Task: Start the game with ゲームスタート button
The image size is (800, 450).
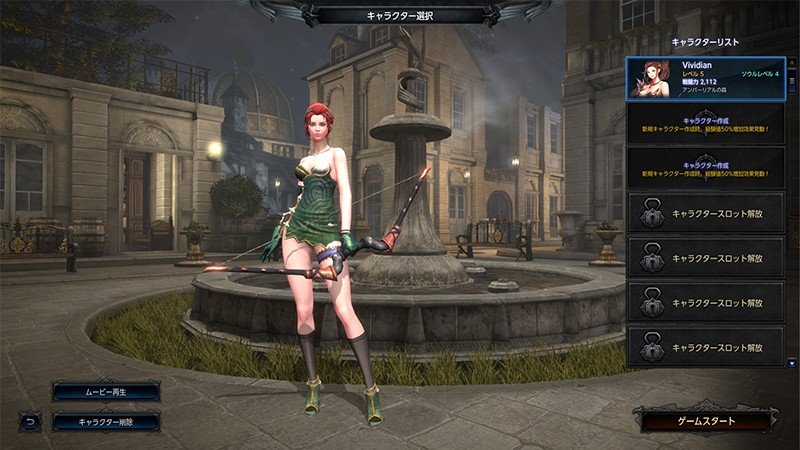Action: (708, 421)
